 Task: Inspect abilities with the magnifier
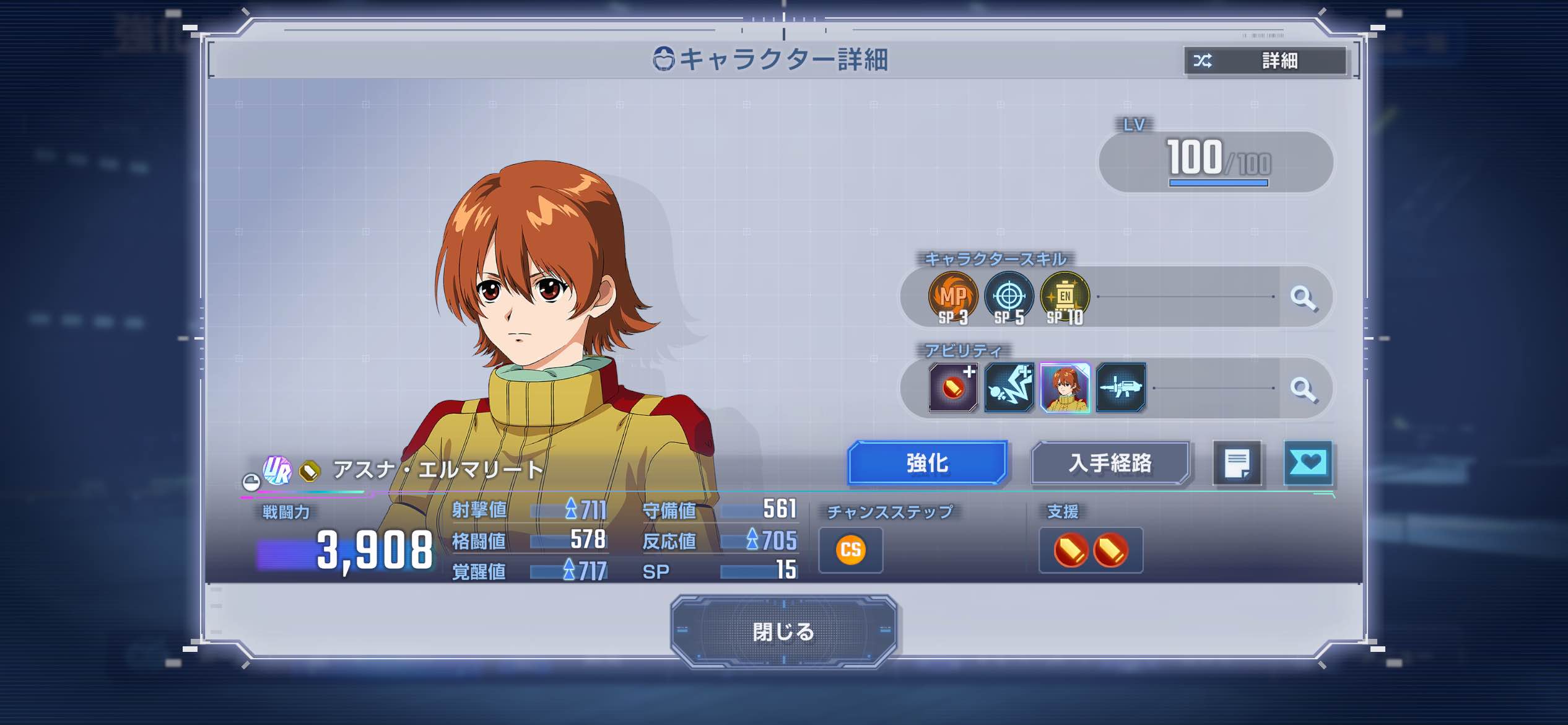click(1303, 389)
